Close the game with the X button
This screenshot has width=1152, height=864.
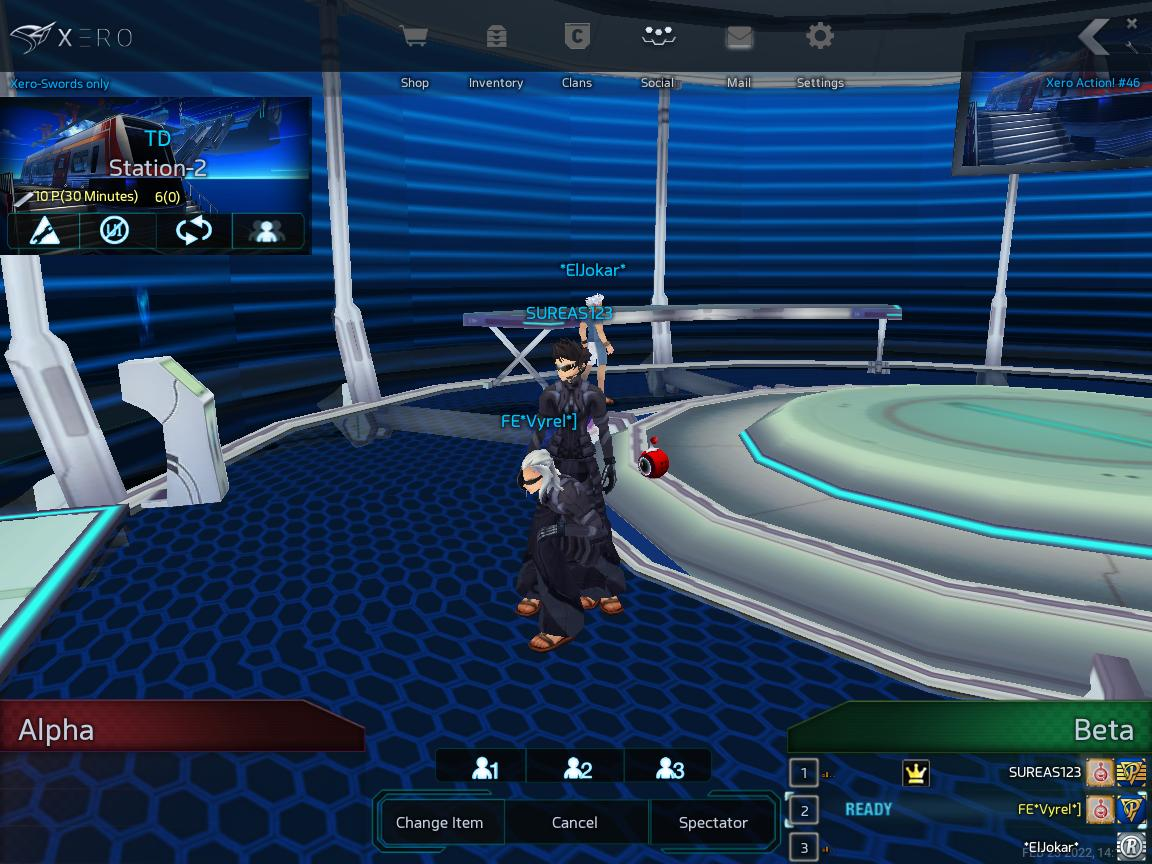point(1132,23)
